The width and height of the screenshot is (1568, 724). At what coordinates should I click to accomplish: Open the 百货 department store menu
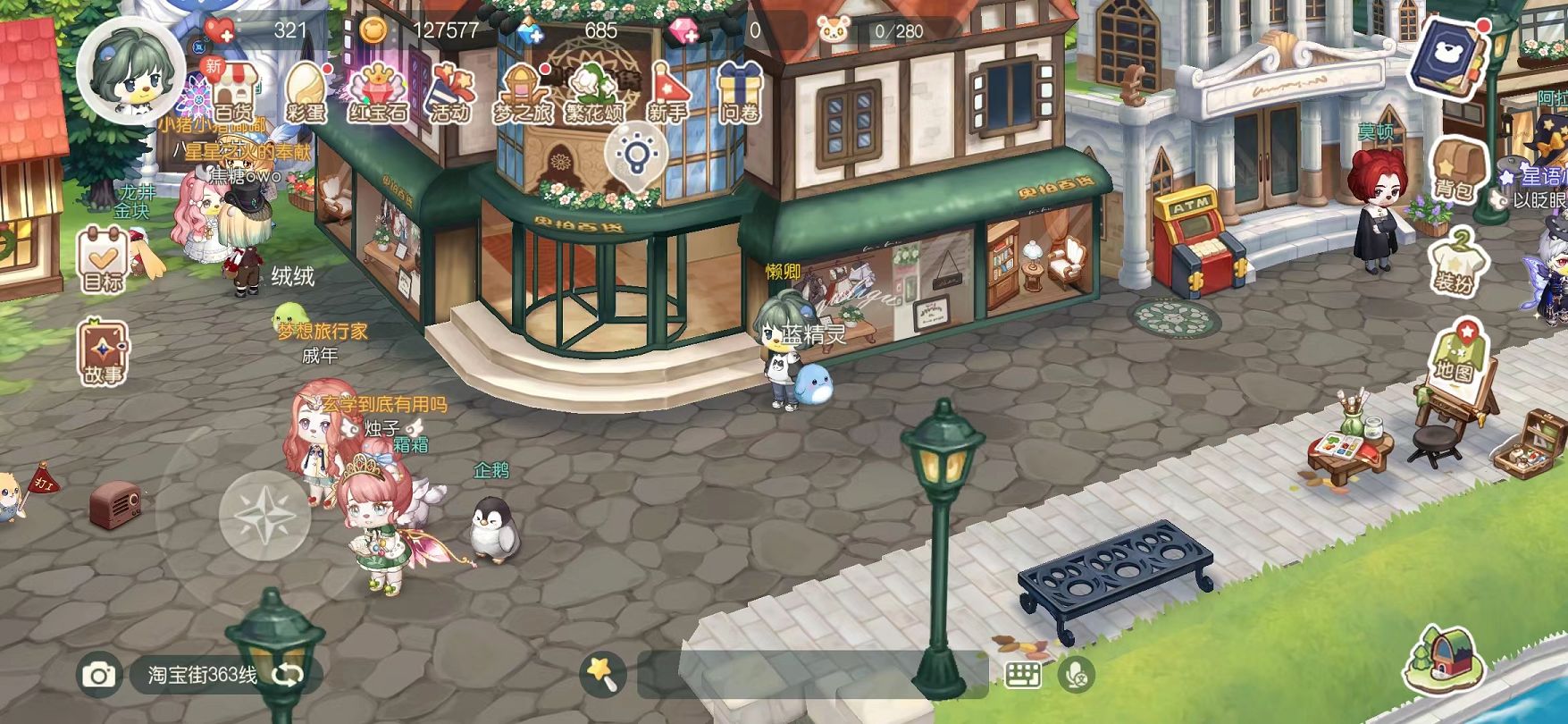point(232,92)
